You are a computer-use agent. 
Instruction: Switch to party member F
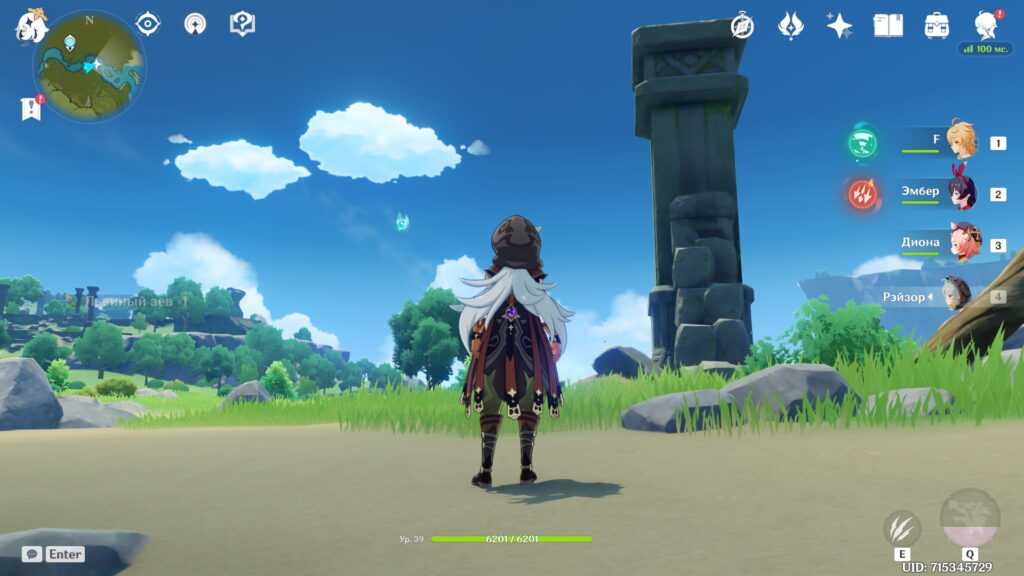[x=961, y=142]
